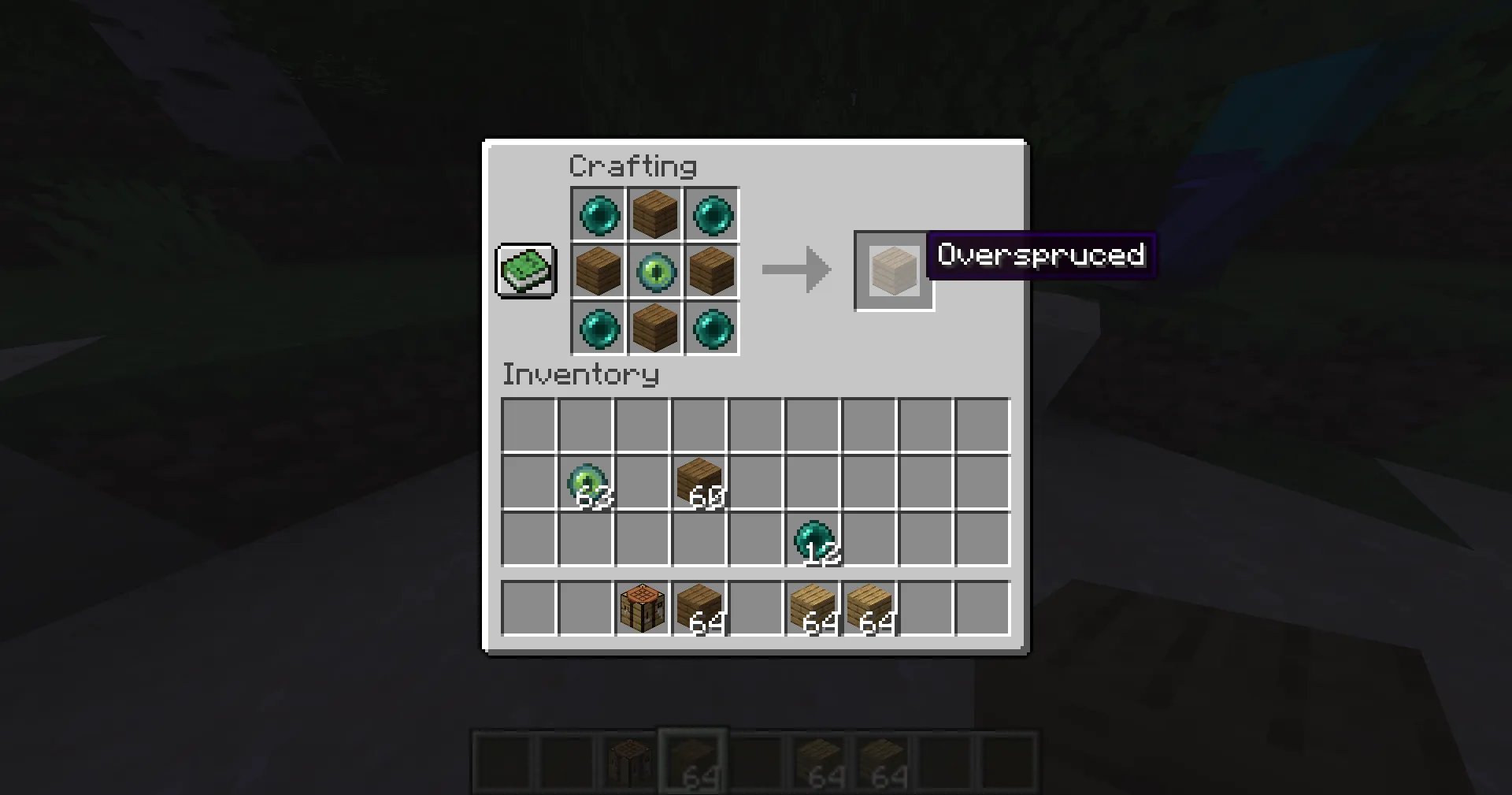This screenshot has width=1512, height=795.
Task: Select the oak planks in the top-middle crafting slot
Action: coord(654,214)
